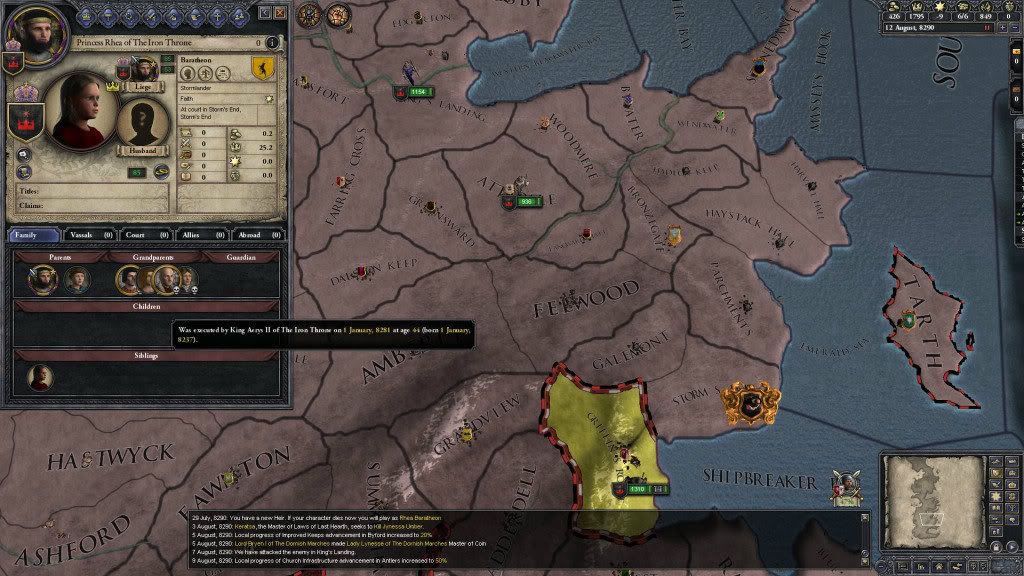Click the Liege portrait
The image size is (1024, 576).
click(144, 68)
